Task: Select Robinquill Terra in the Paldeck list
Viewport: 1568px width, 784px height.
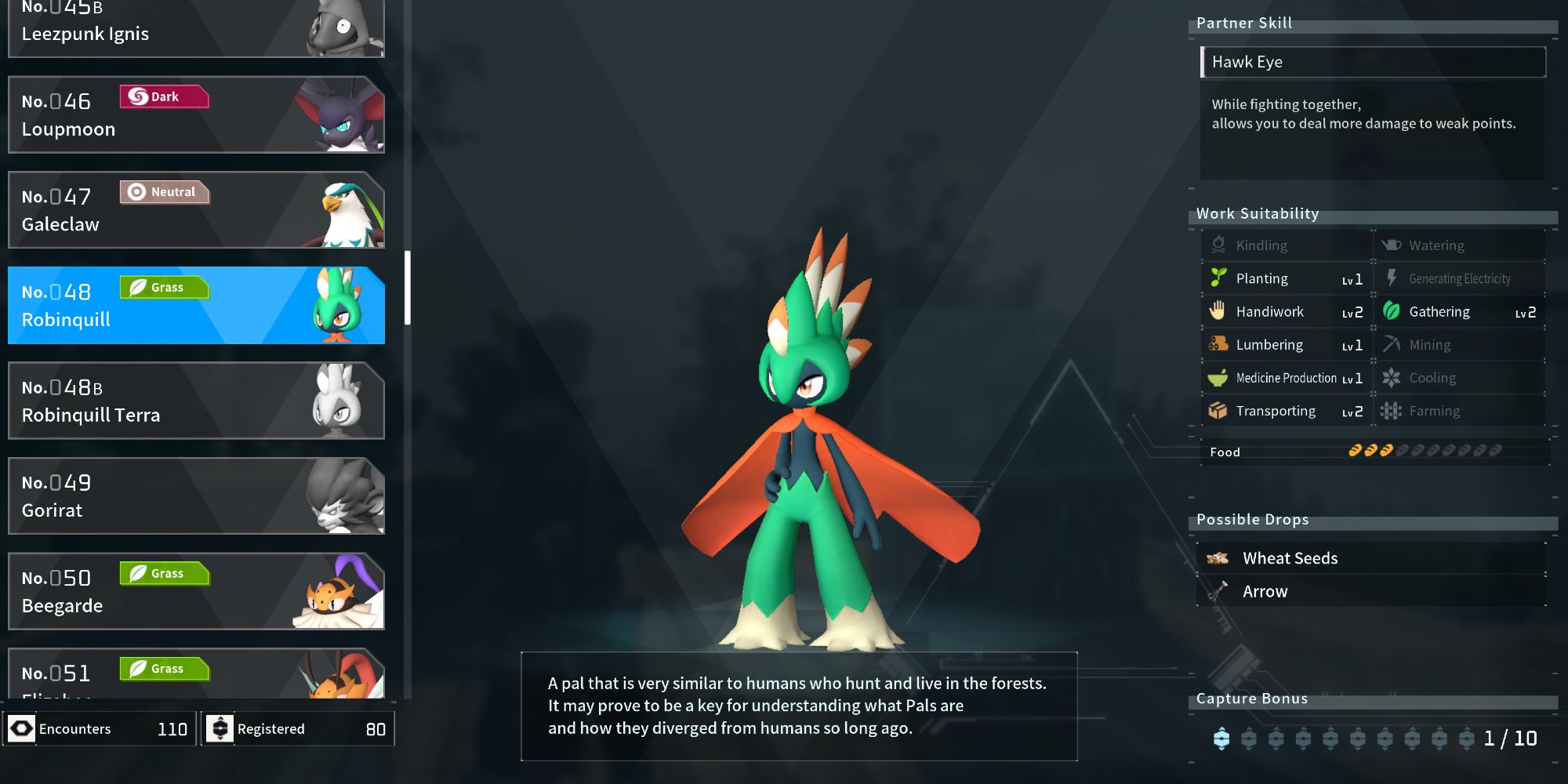Action: [x=196, y=401]
